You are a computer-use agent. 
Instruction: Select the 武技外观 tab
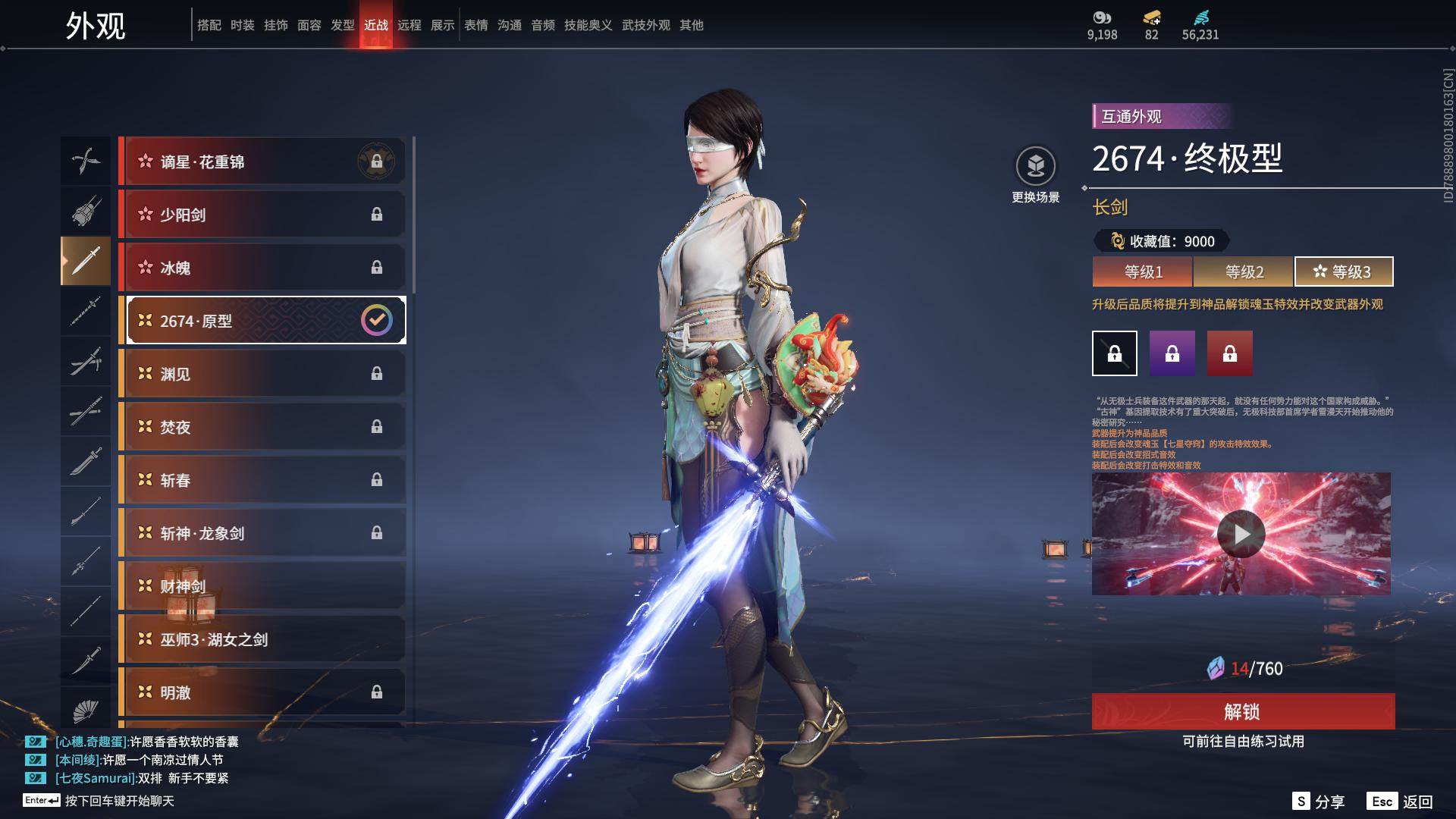point(645,25)
